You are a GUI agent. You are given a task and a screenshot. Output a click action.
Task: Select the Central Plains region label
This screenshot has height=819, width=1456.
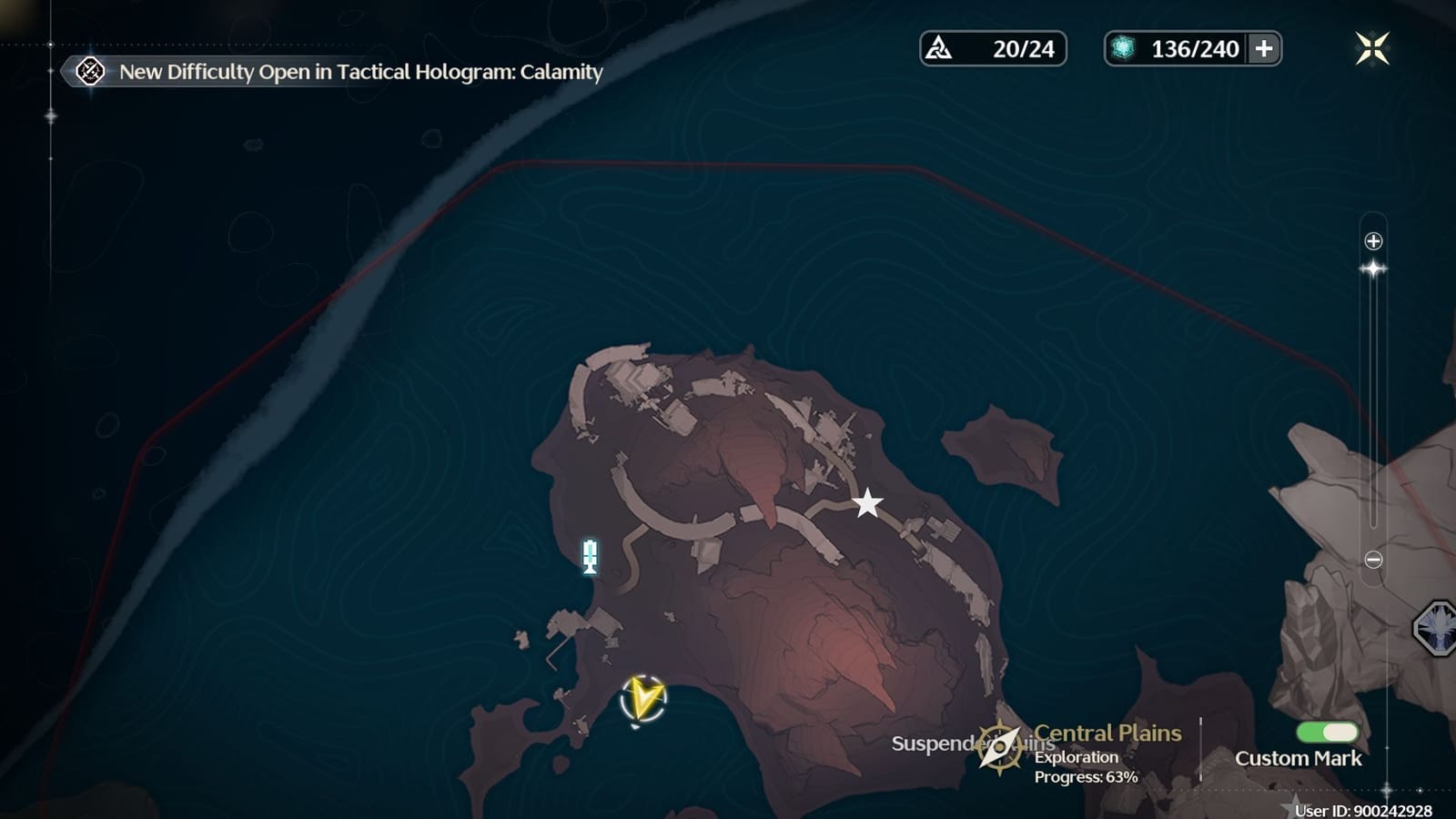click(x=1107, y=733)
